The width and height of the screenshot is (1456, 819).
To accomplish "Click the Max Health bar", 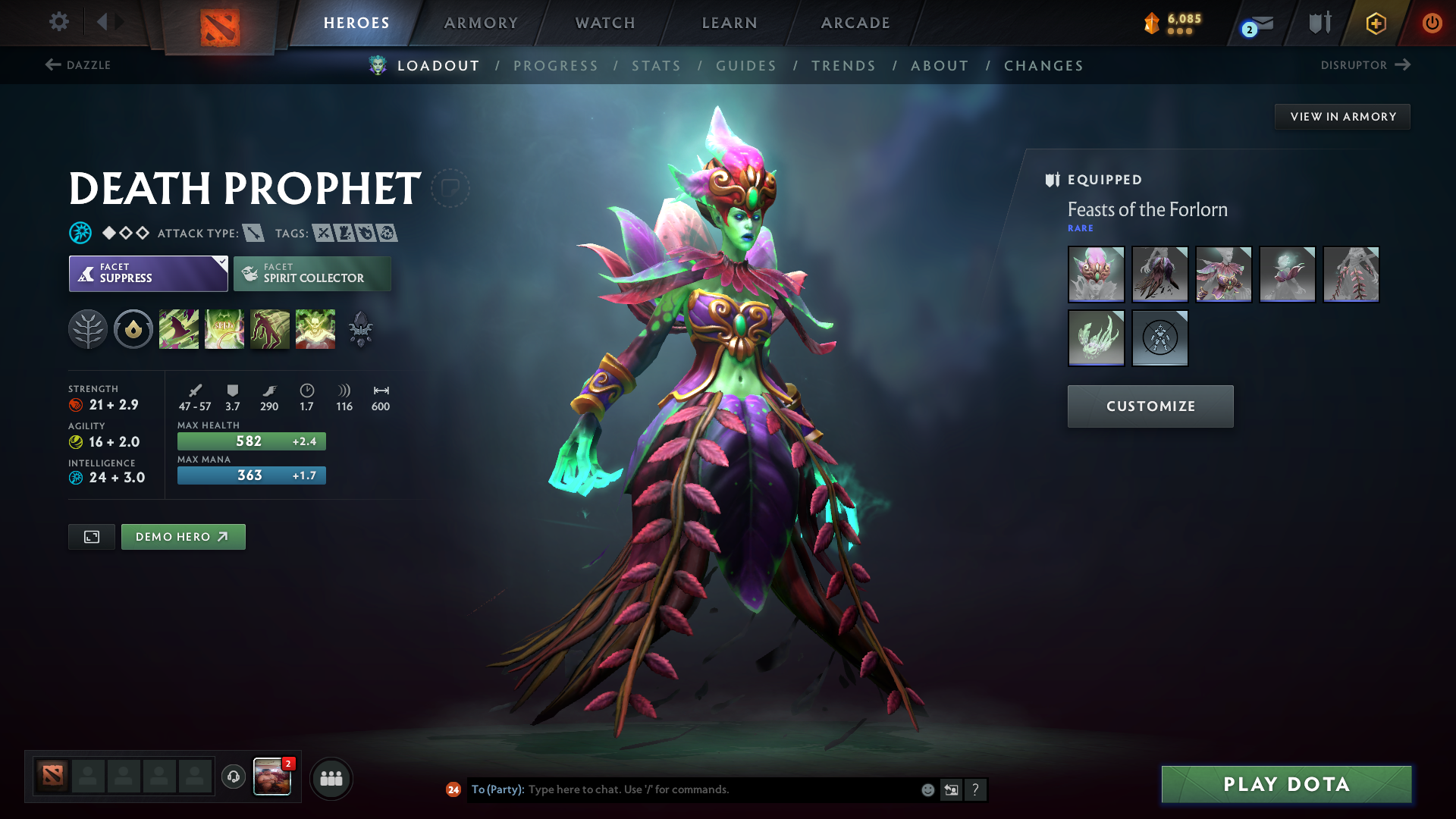I will pyautogui.click(x=251, y=441).
